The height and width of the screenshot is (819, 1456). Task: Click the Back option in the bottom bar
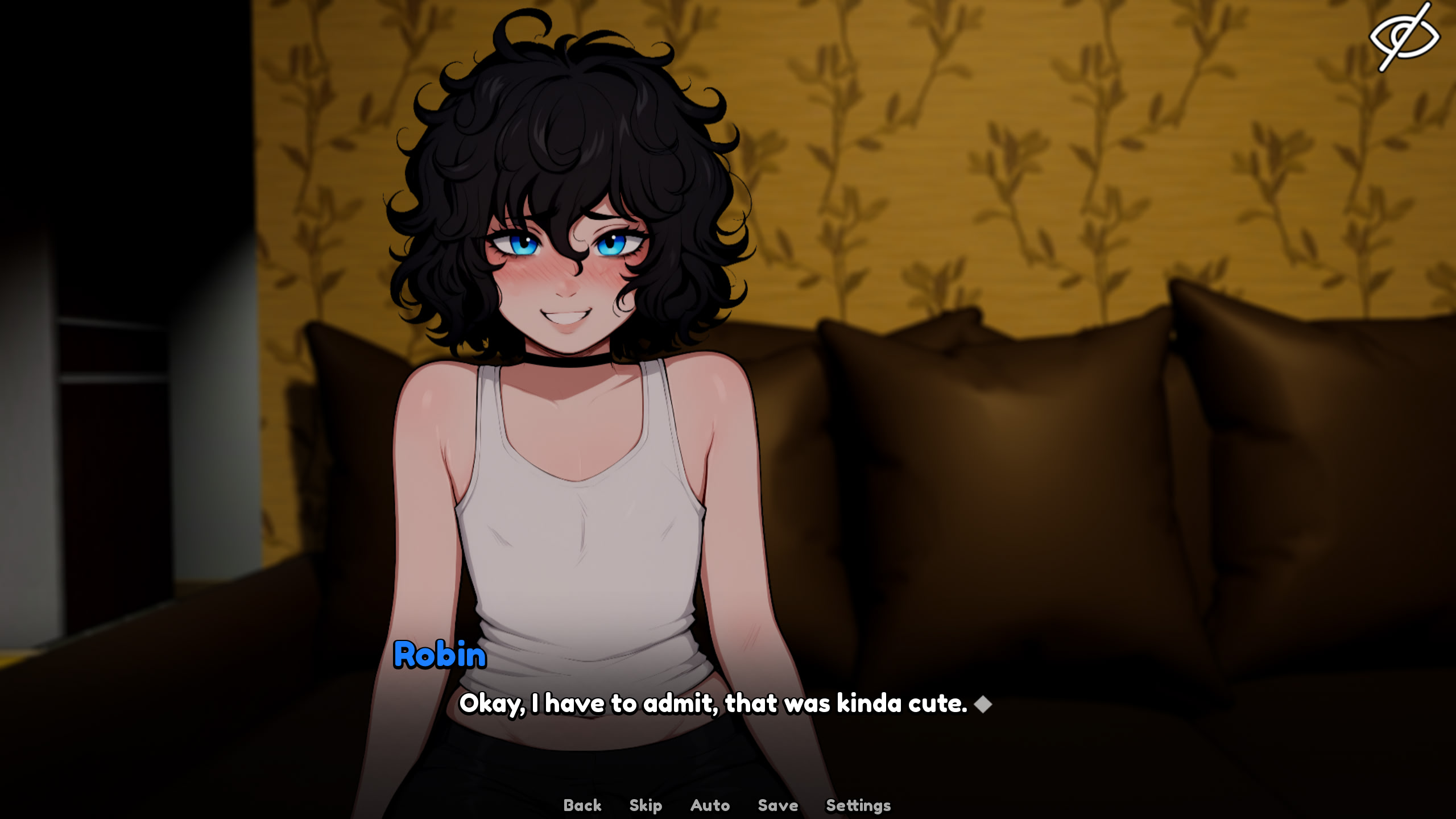[582, 804]
